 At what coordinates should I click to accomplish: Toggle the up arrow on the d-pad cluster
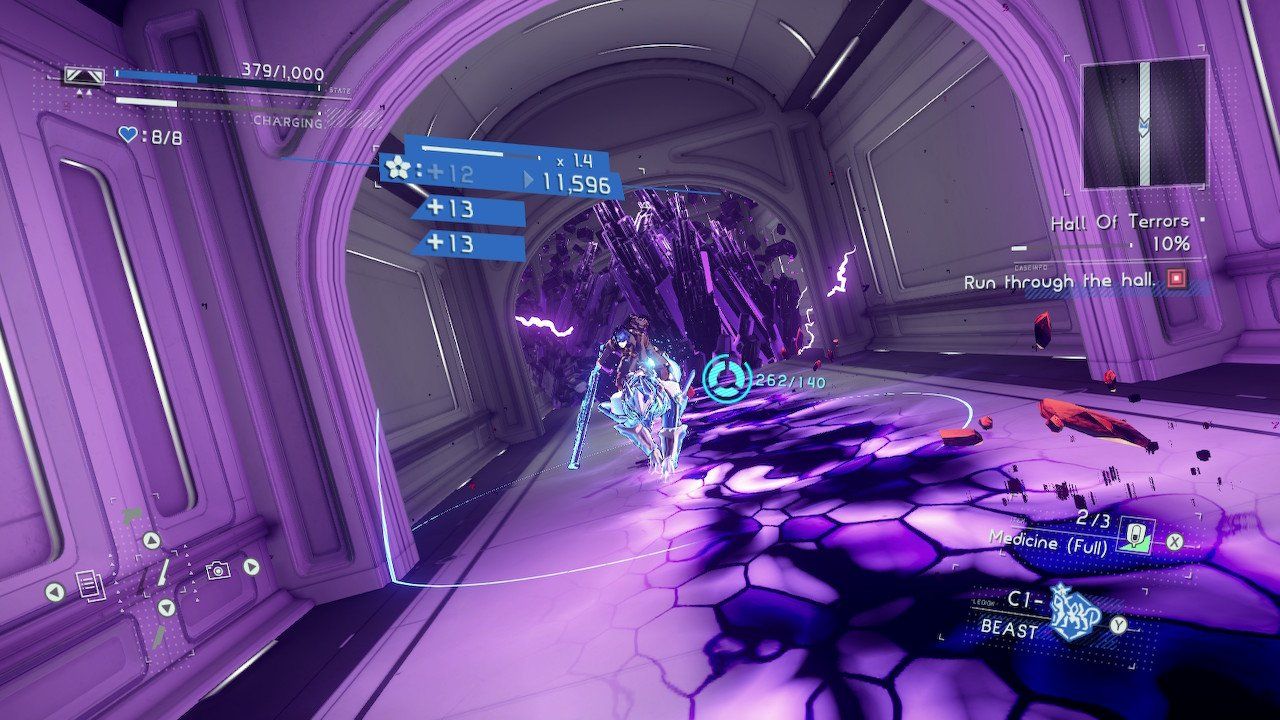pyautogui.click(x=152, y=540)
